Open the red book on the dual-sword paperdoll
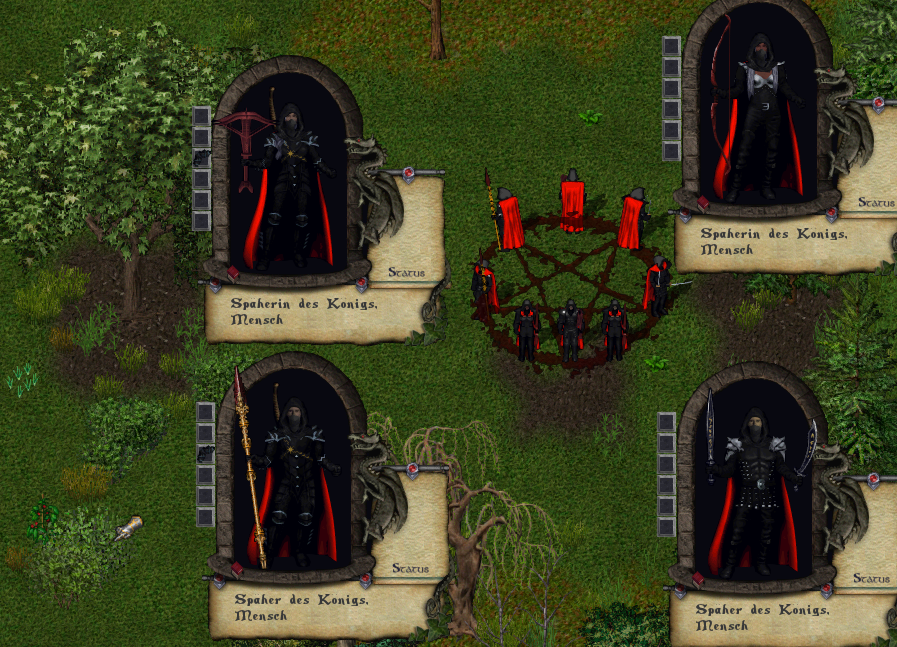897x647 pixels. (x=699, y=580)
